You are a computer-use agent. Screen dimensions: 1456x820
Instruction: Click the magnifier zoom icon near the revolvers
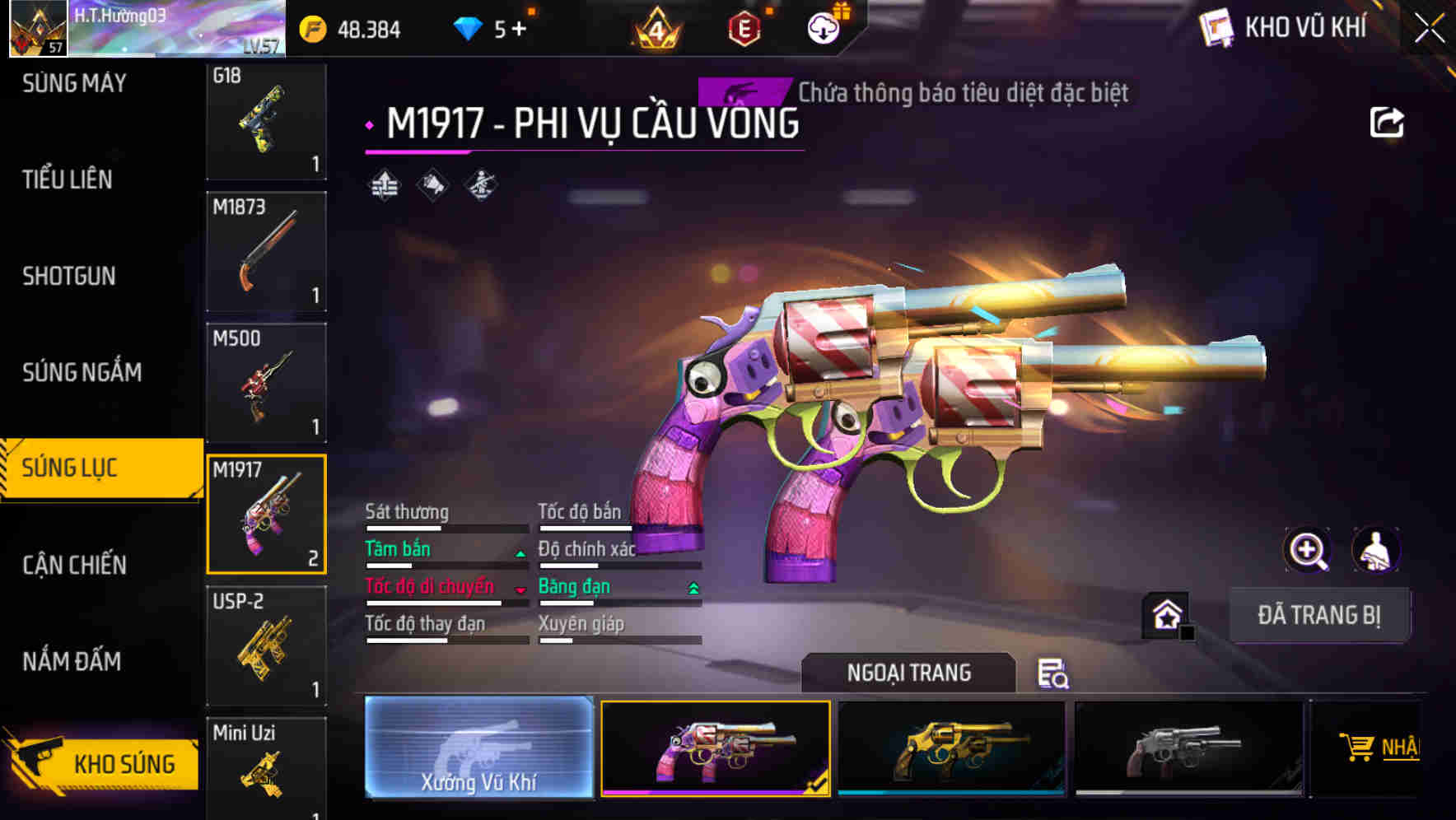point(1307,550)
